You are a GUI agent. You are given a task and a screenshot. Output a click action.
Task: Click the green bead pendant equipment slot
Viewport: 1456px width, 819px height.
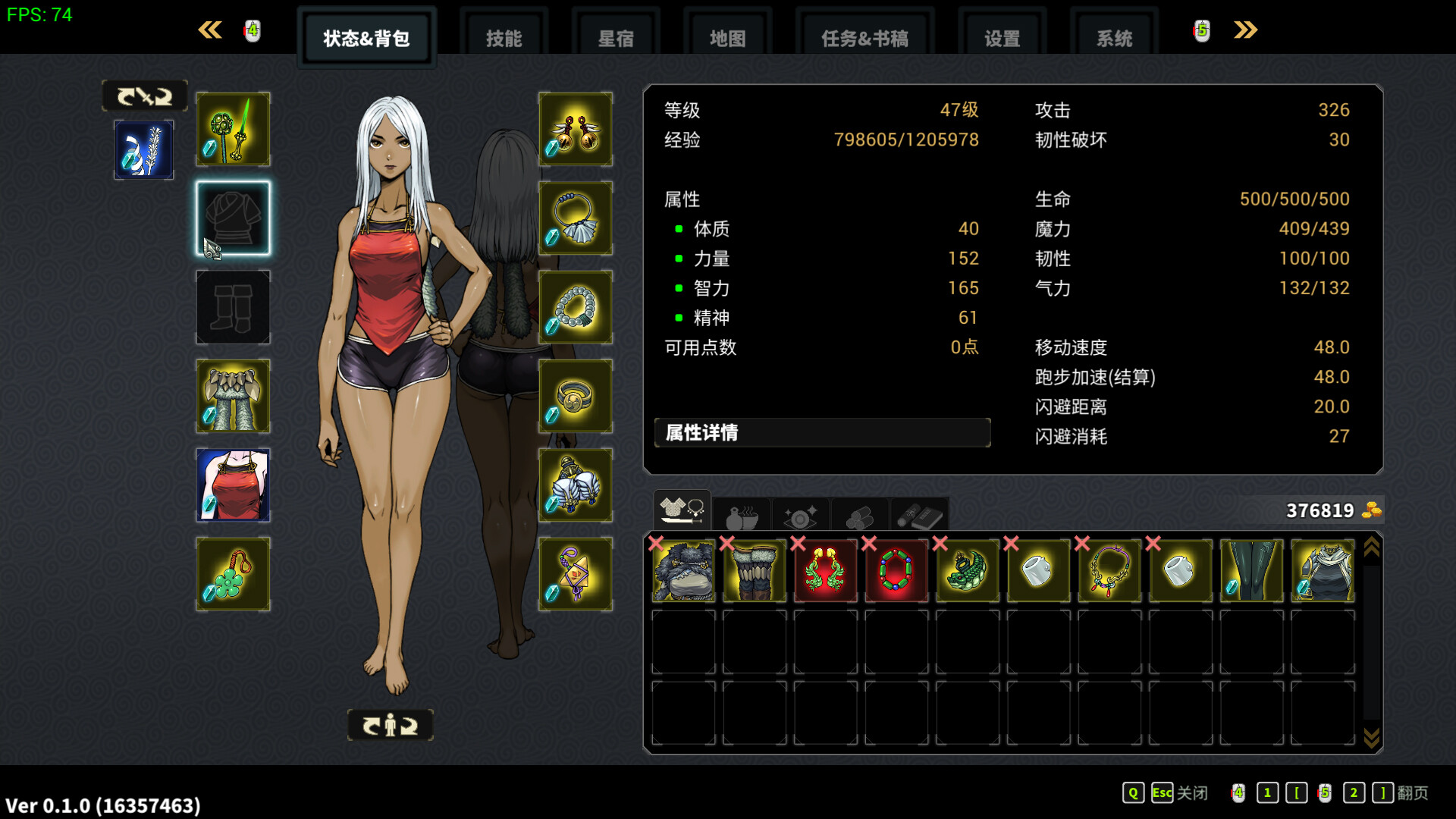[233, 574]
